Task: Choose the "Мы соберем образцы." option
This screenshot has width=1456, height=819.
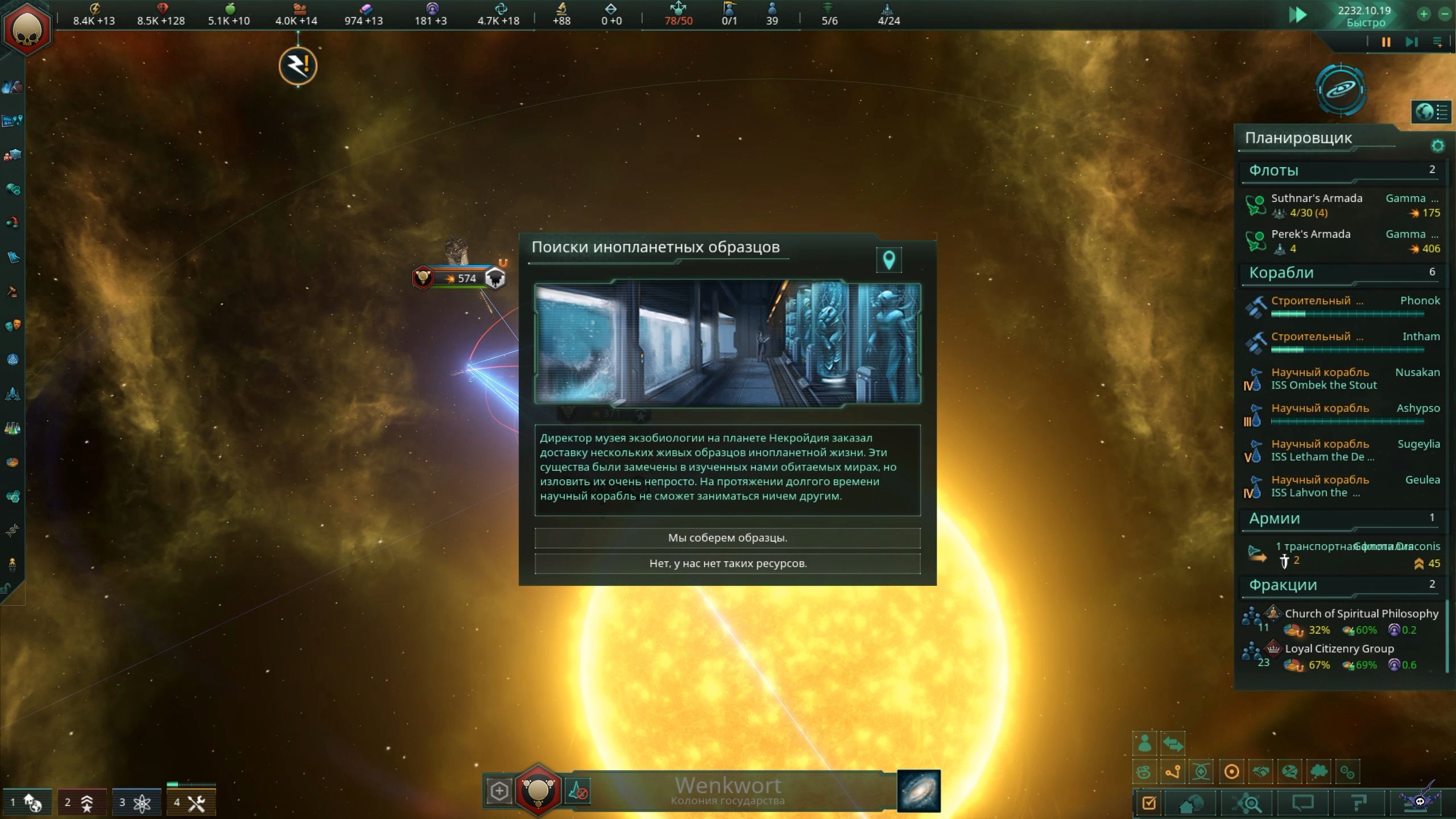Action: coord(727,537)
